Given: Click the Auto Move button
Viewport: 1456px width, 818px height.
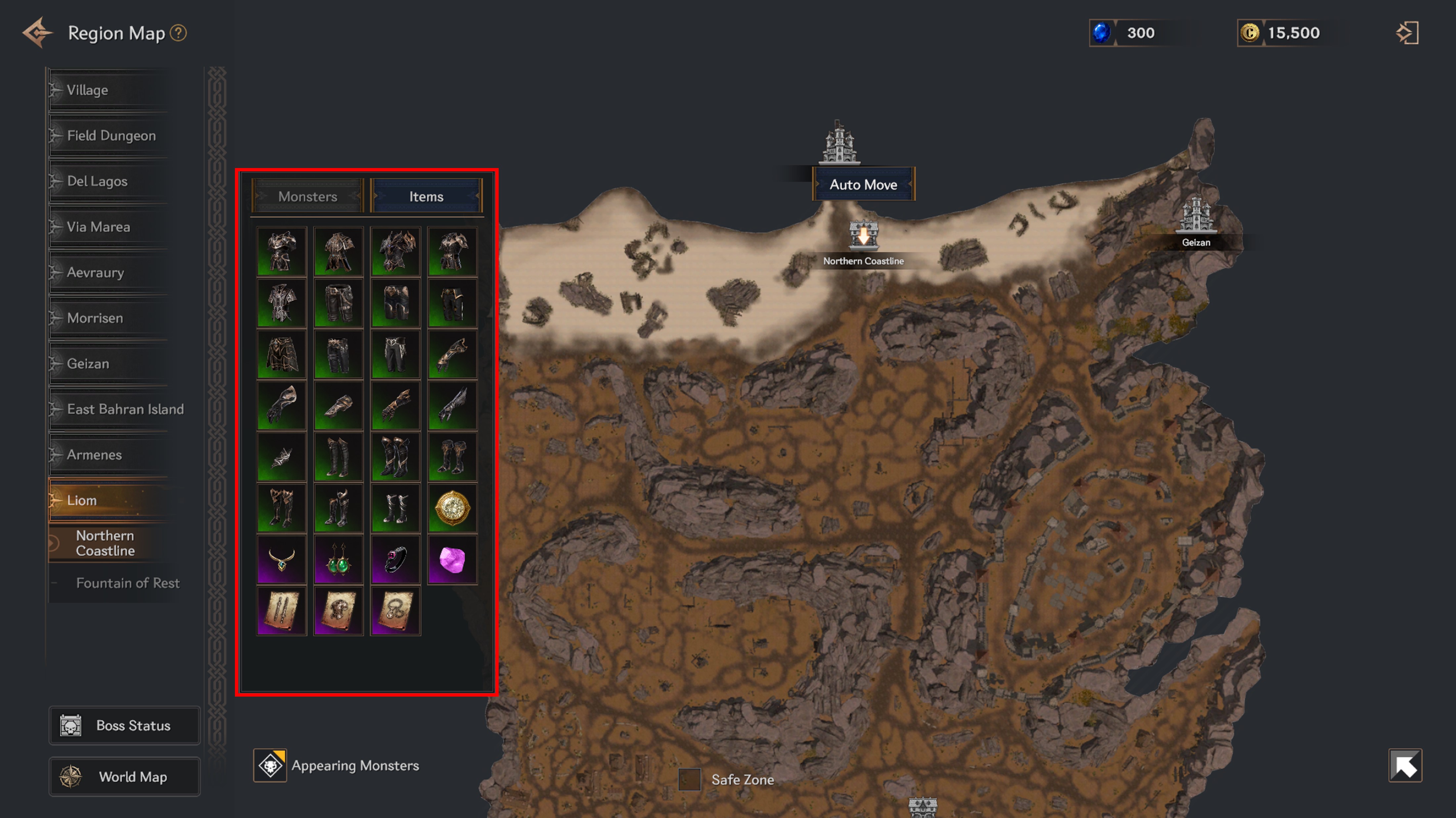Looking at the screenshot, I should click(x=863, y=185).
